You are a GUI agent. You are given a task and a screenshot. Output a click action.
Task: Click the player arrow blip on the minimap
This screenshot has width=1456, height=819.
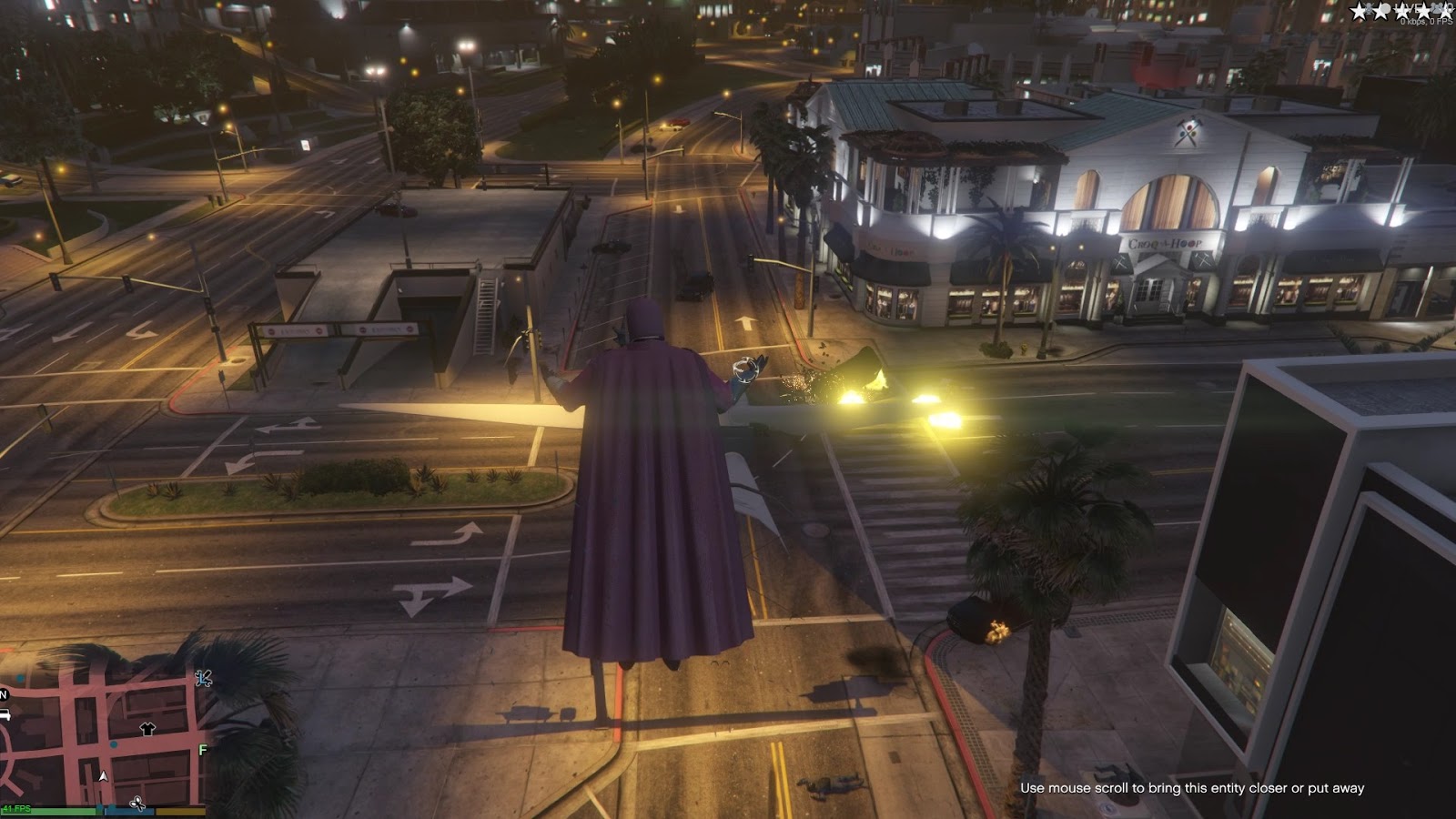click(103, 777)
